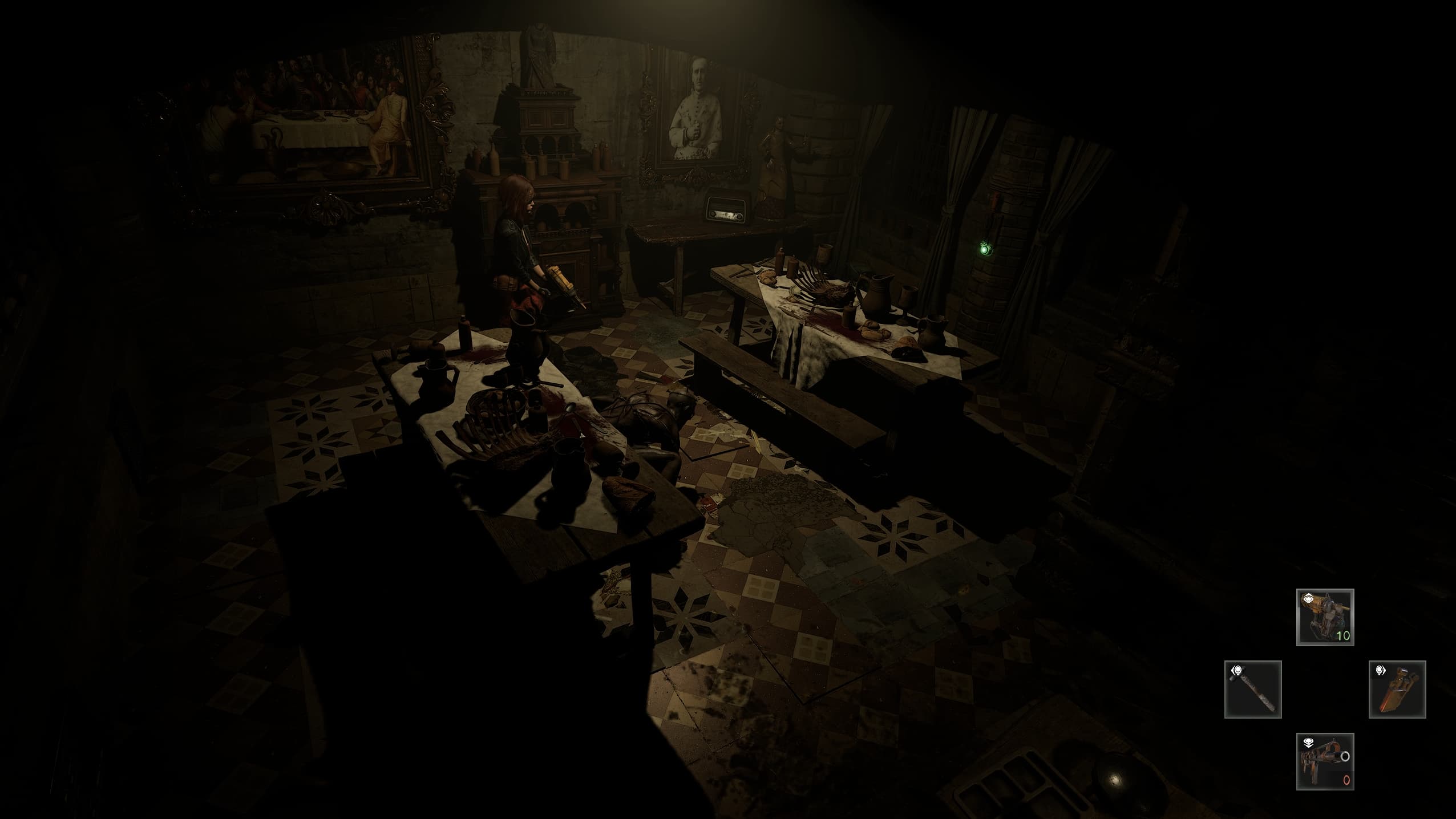Toggle the left-arrow marker on the hammer slot
Image resolution: width=1456 pixels, height=819 pixels.
pyautogui.click(x=1237, y=670)
